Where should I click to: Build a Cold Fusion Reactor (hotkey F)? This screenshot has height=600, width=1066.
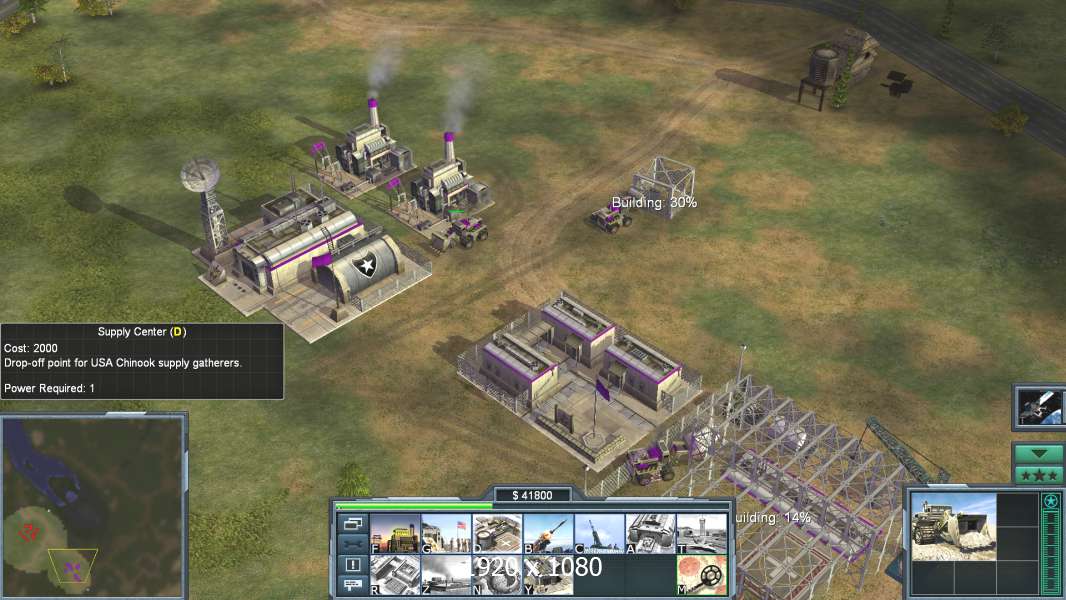[395, 533]
